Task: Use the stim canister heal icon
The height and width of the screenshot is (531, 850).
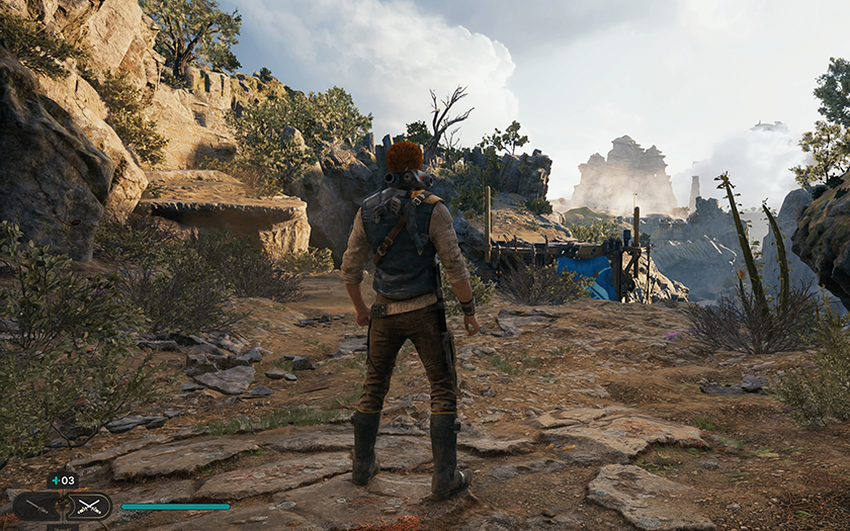Action: tap(62, 481)
